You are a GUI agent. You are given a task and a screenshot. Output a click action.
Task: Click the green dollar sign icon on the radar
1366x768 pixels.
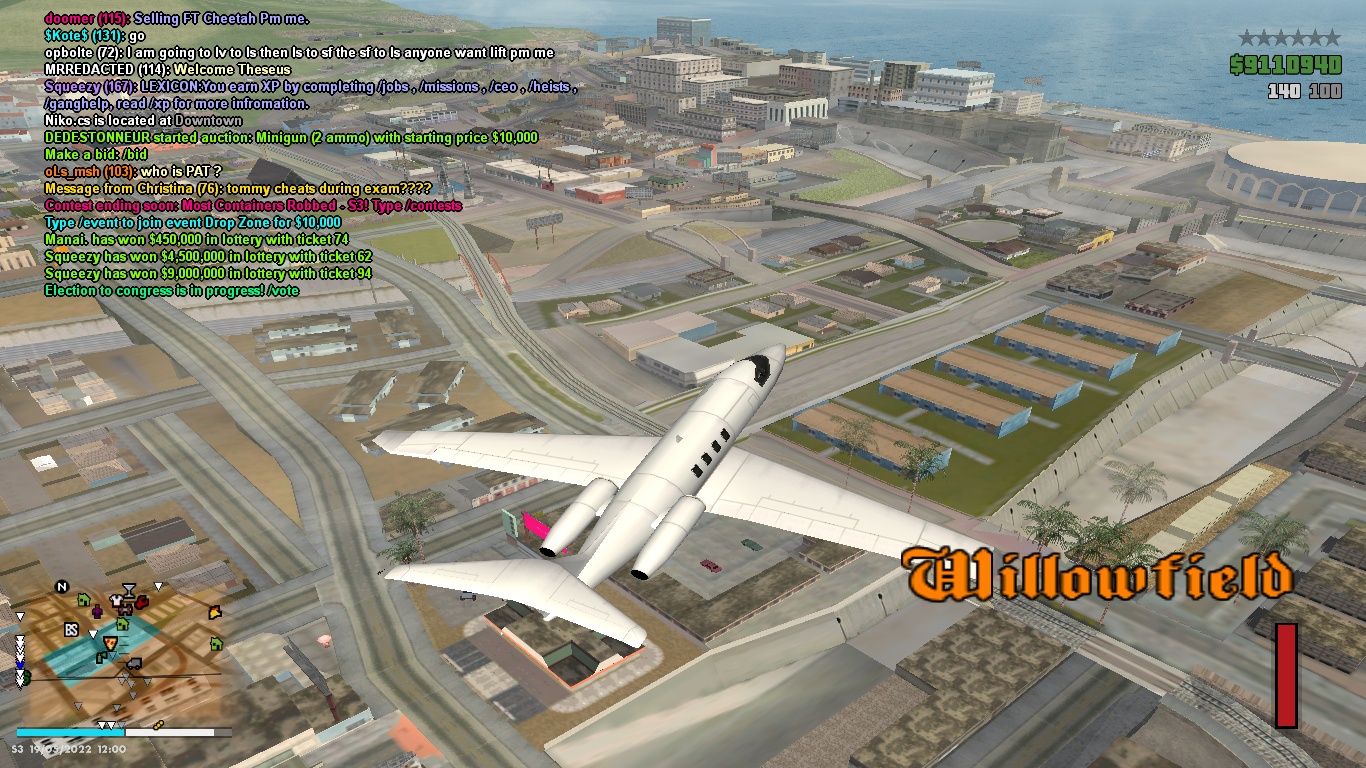25,676
